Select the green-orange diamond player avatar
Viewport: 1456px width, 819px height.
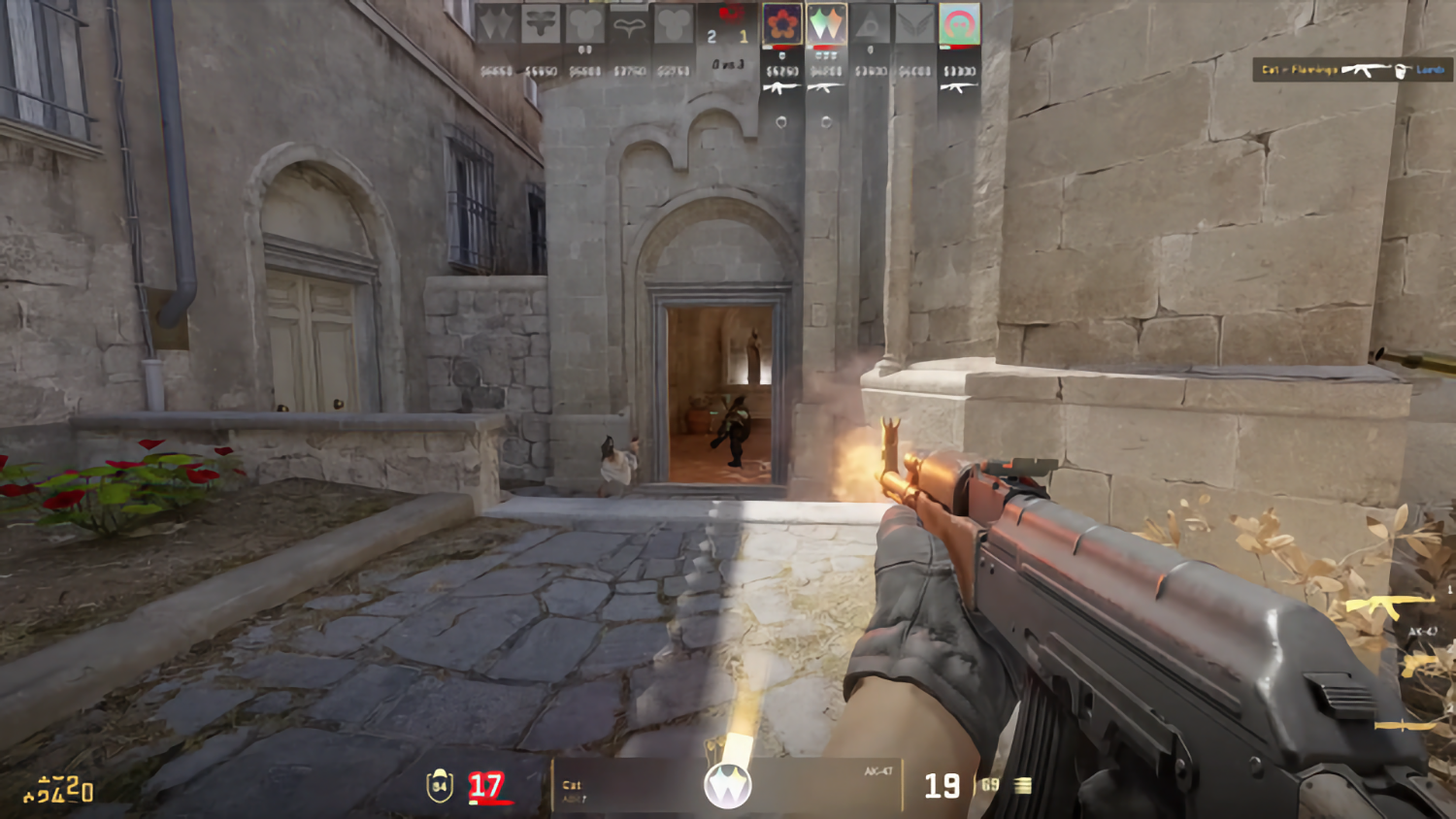click(826, 24)
